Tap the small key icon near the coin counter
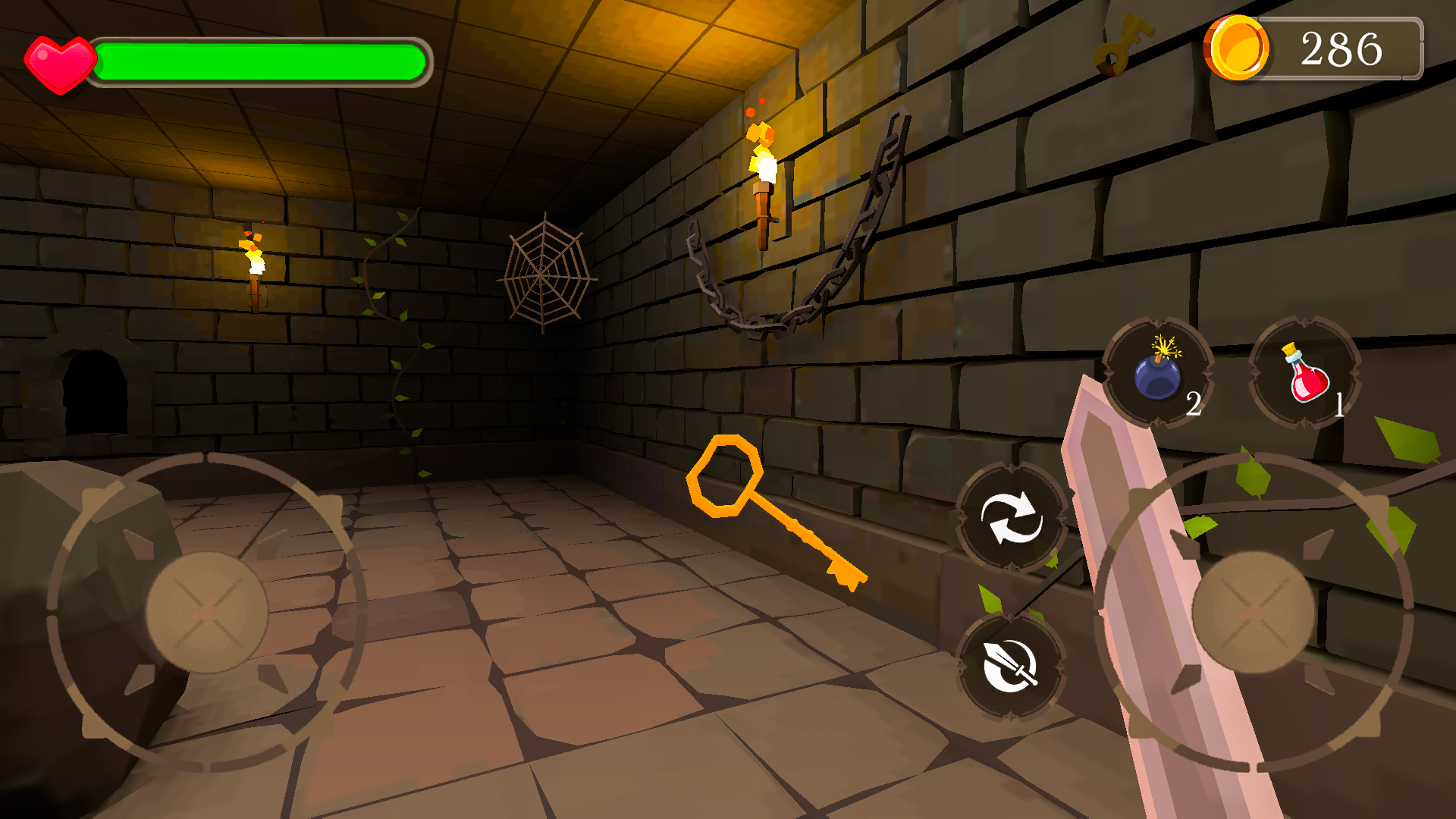This screenshot has height=819, width=1456. pyautogui.click(x=1121, y=44)
